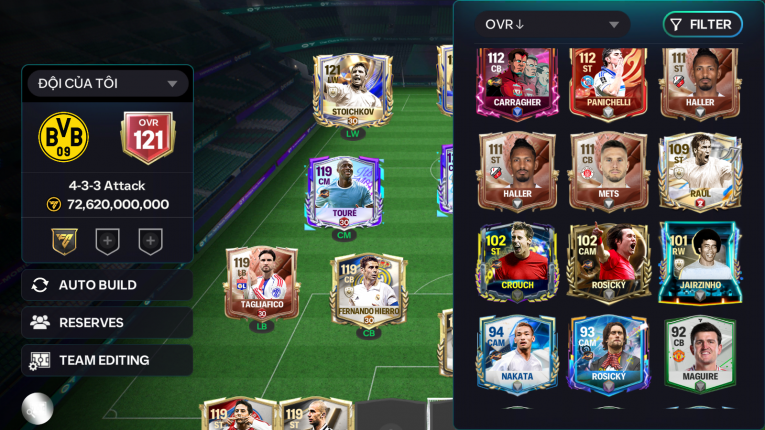Open the FILTER options
The image size is (765, 430).
(x=702, y=25)
